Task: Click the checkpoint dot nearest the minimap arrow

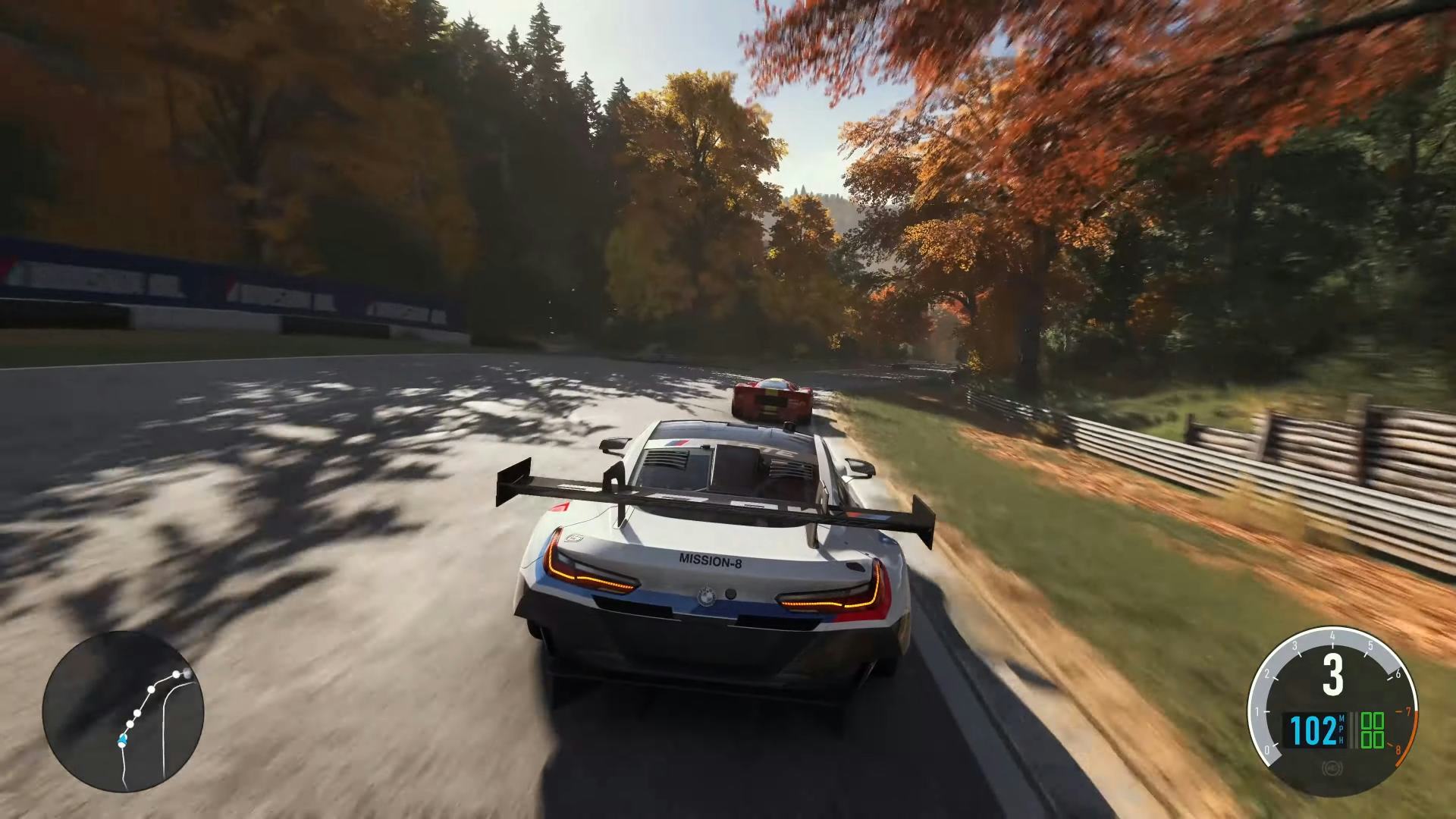Action: tap(130, 723)
